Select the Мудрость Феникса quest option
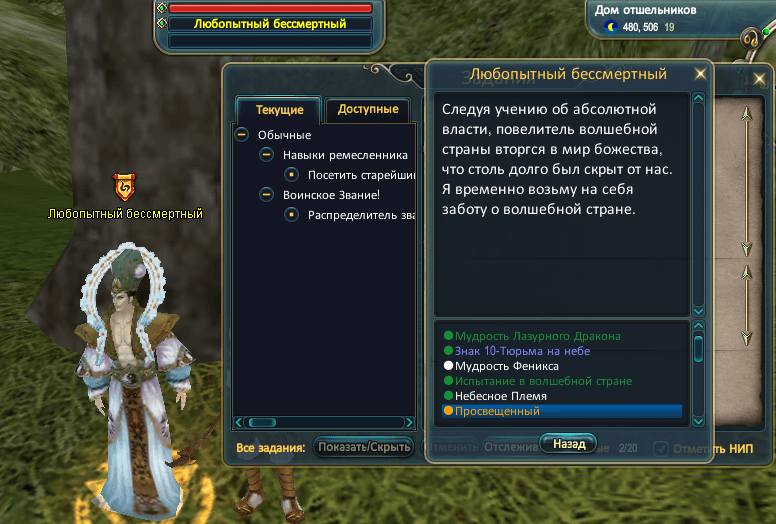Viewport: 776px width, 524px height. [507, 366]
